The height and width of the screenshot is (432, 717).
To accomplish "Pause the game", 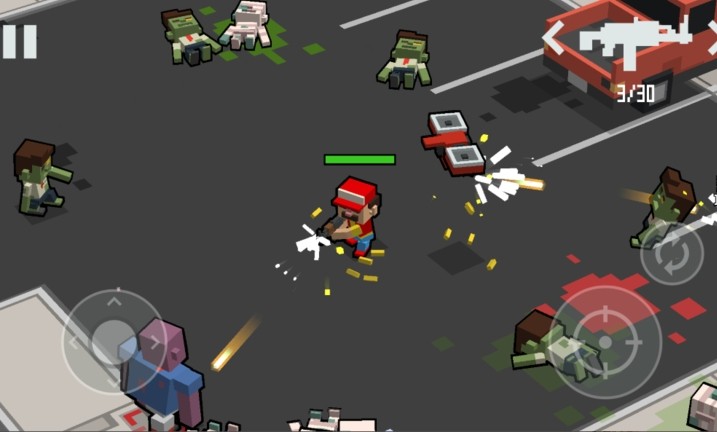I will click(x=19, y=41).
